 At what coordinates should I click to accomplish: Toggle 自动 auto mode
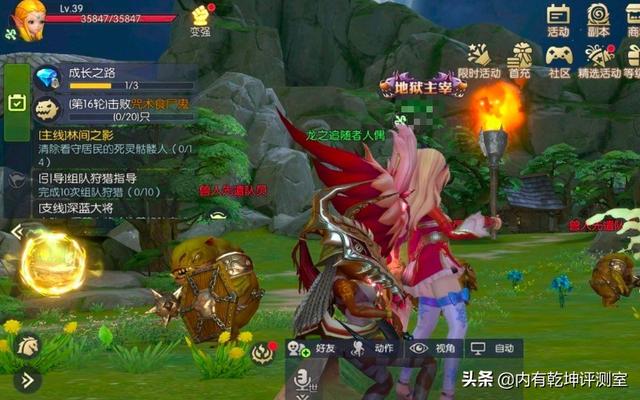click(x=493, y=348)
